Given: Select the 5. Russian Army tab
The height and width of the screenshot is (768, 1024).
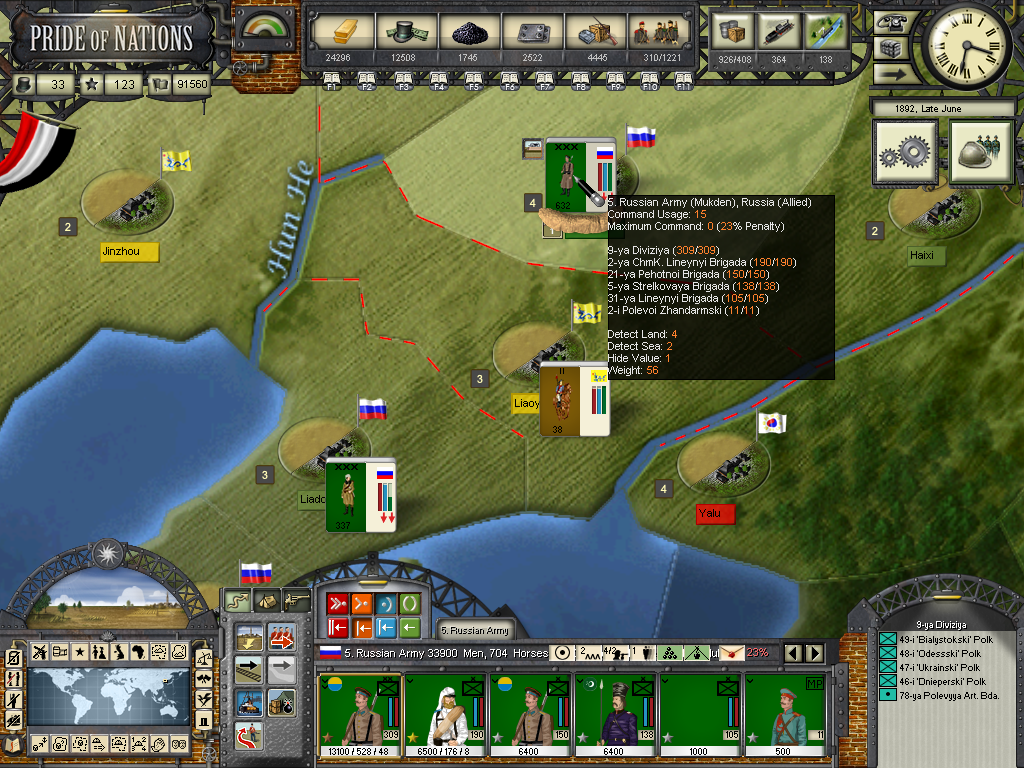Looking at the screenshot, I should point(476,630).
